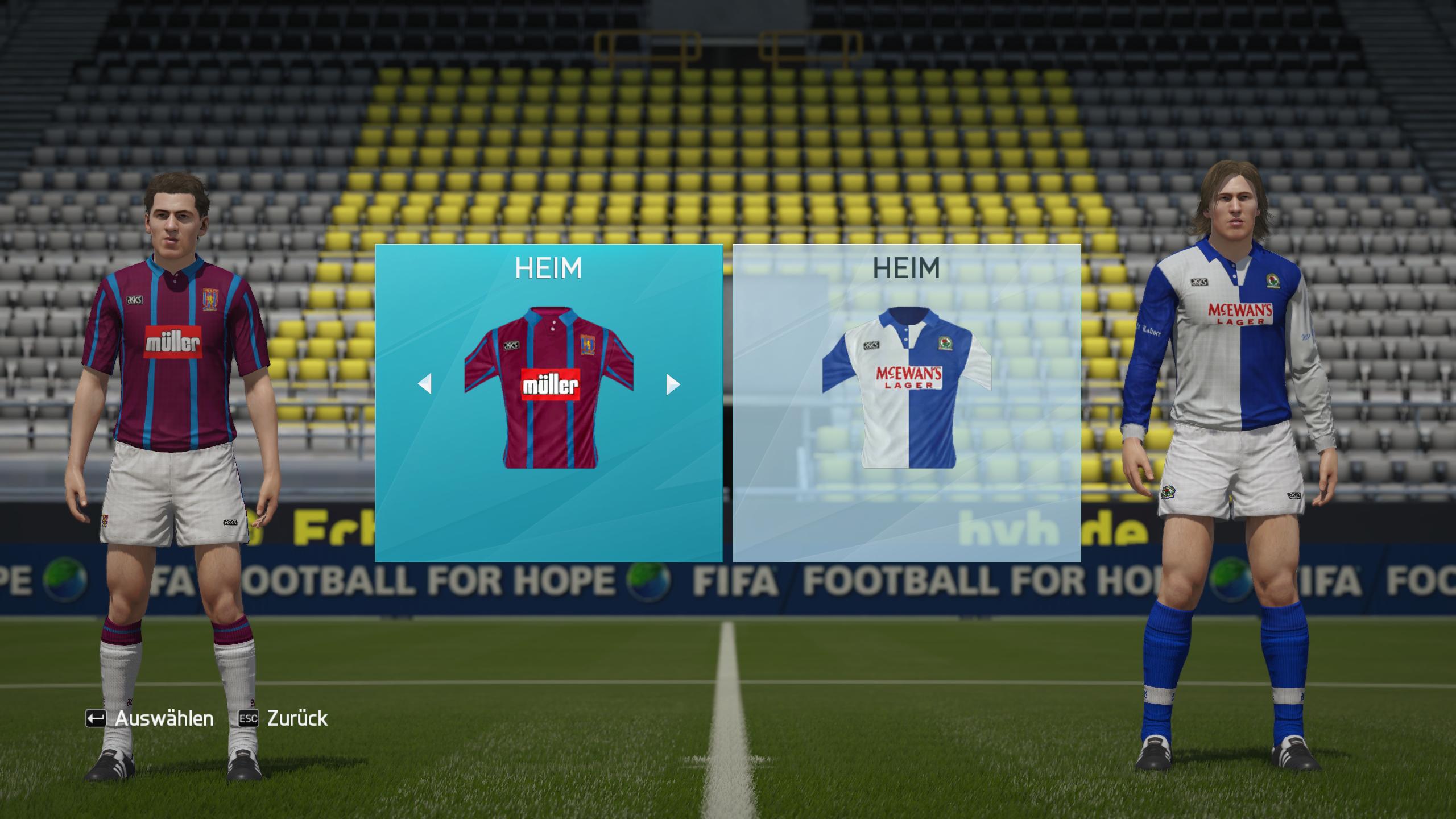
Task: Switch to the next kit with right arrow
Action: (x=672, y=384)
